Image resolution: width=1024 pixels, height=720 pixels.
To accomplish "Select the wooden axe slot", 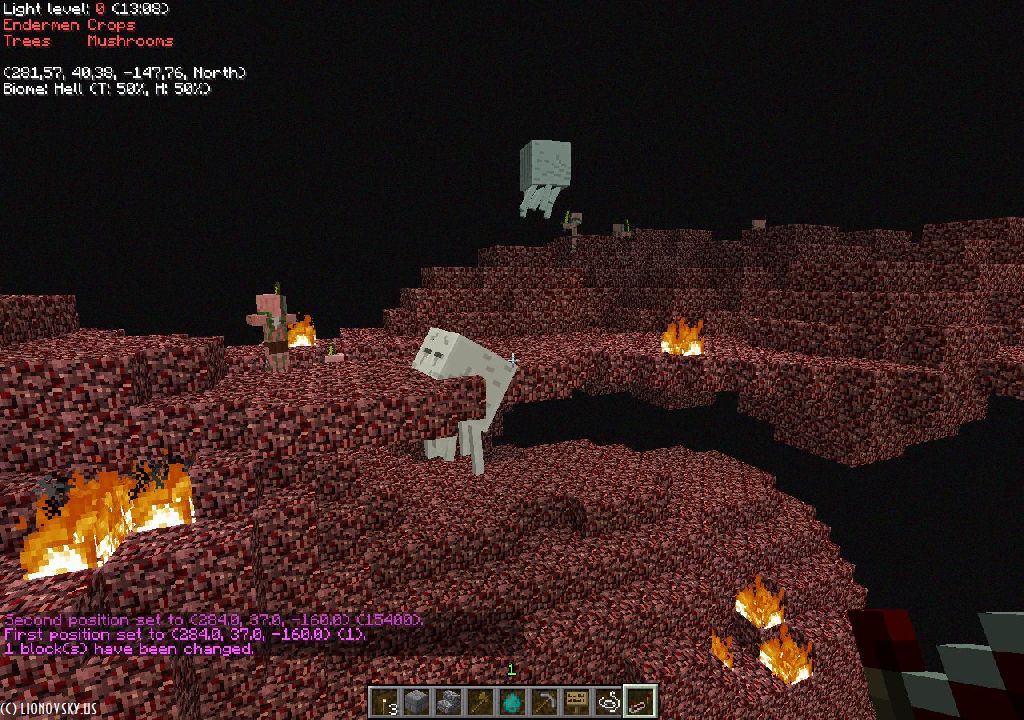I will coord(481,702).
